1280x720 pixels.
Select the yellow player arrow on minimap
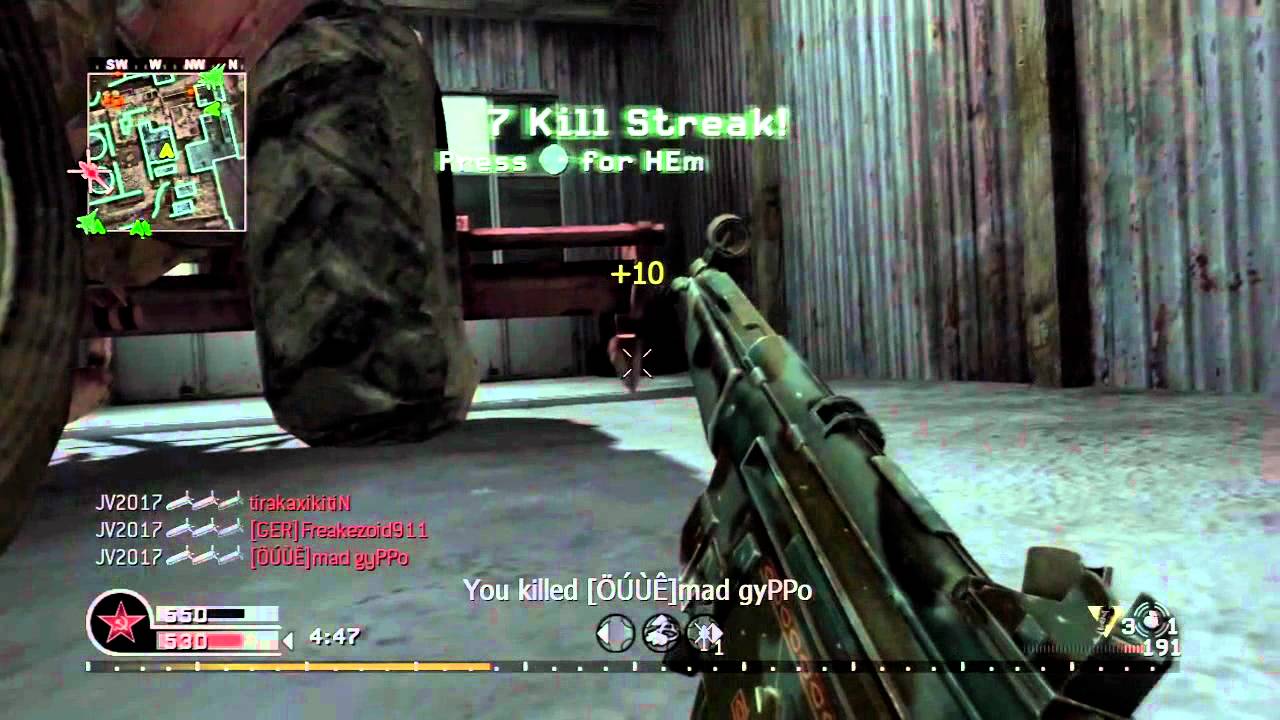click(167, 150)
